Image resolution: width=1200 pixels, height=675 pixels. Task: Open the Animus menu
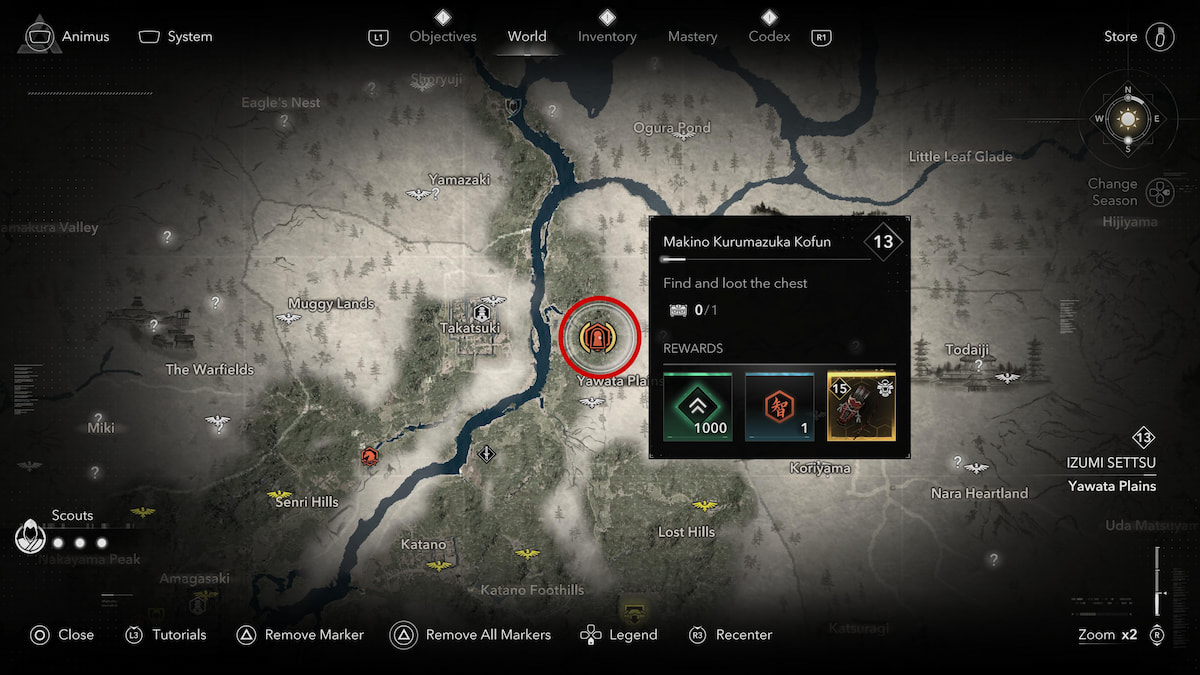(66, 37)
